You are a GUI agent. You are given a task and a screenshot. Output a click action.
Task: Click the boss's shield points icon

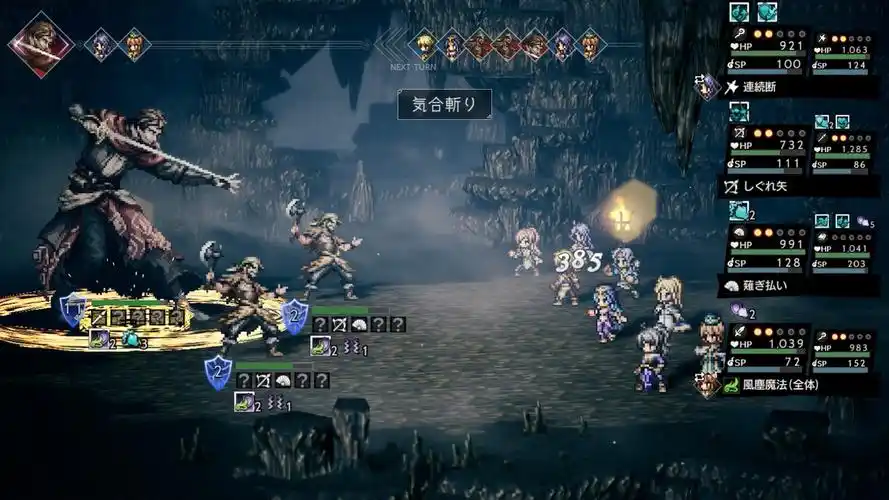point(72,309)
